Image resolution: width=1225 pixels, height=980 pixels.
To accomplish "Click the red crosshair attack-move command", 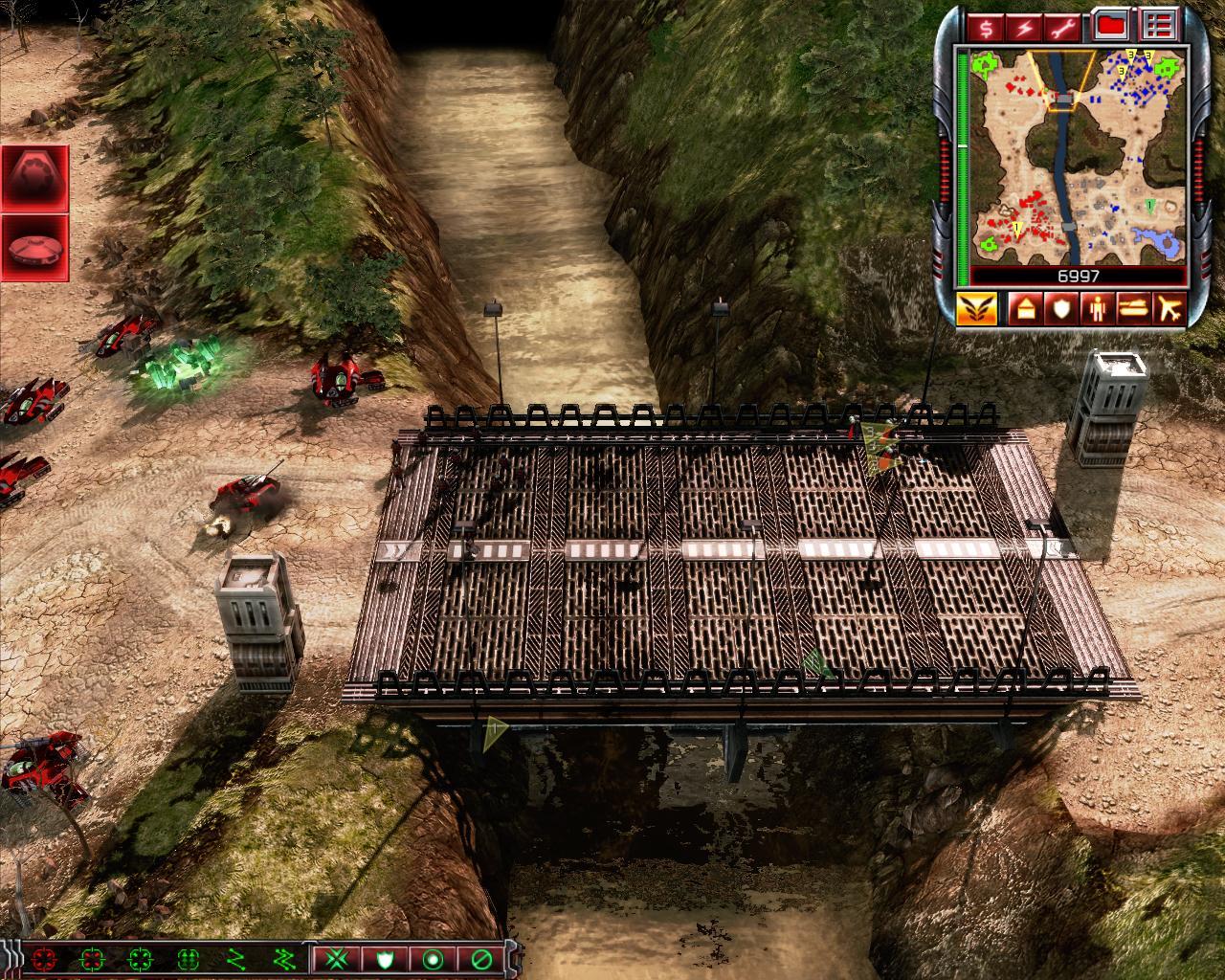I will (43, 958).
